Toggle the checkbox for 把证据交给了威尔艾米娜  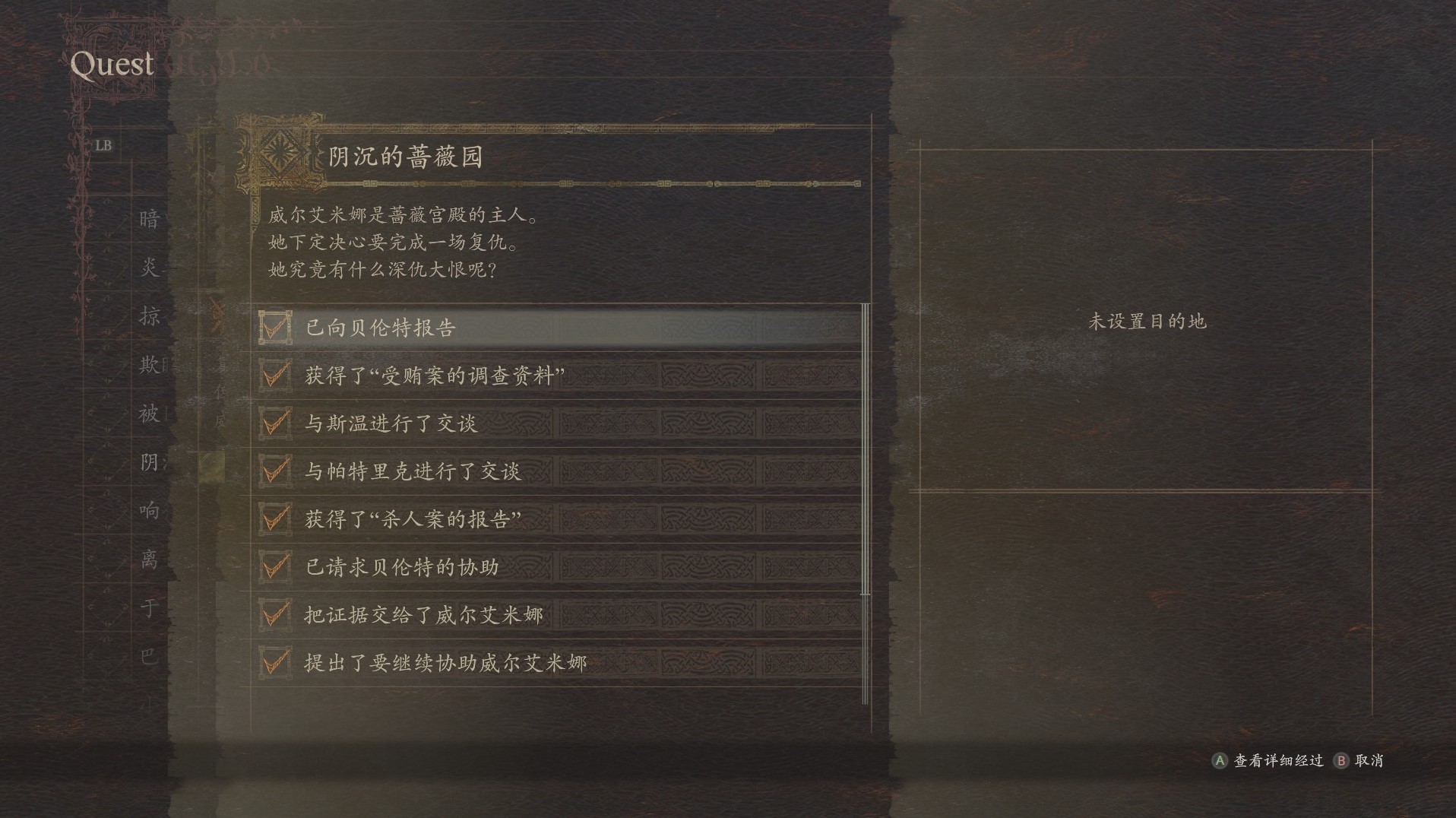(x=275, y=614)
